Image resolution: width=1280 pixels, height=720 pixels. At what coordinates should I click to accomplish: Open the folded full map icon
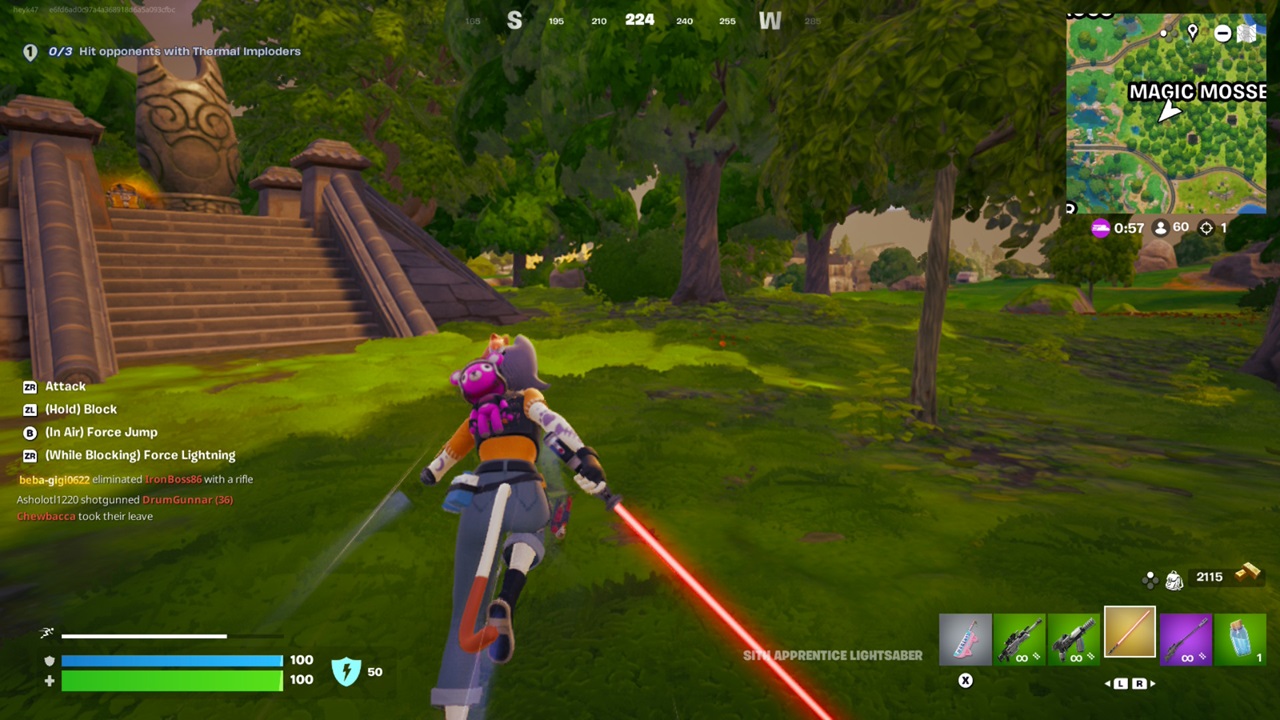point(1246,33)
